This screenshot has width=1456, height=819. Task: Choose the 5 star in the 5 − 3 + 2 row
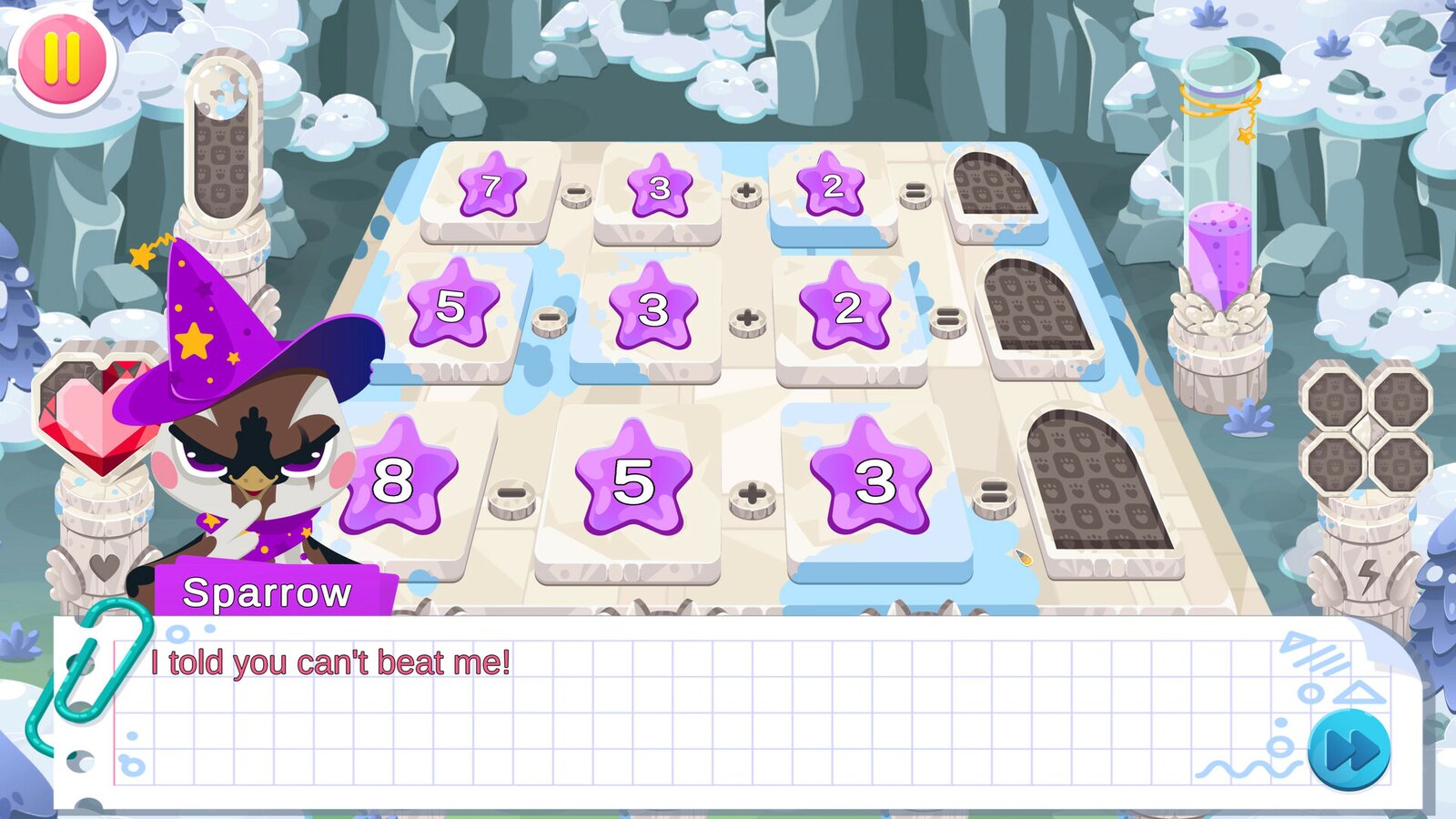click(452, 306)
